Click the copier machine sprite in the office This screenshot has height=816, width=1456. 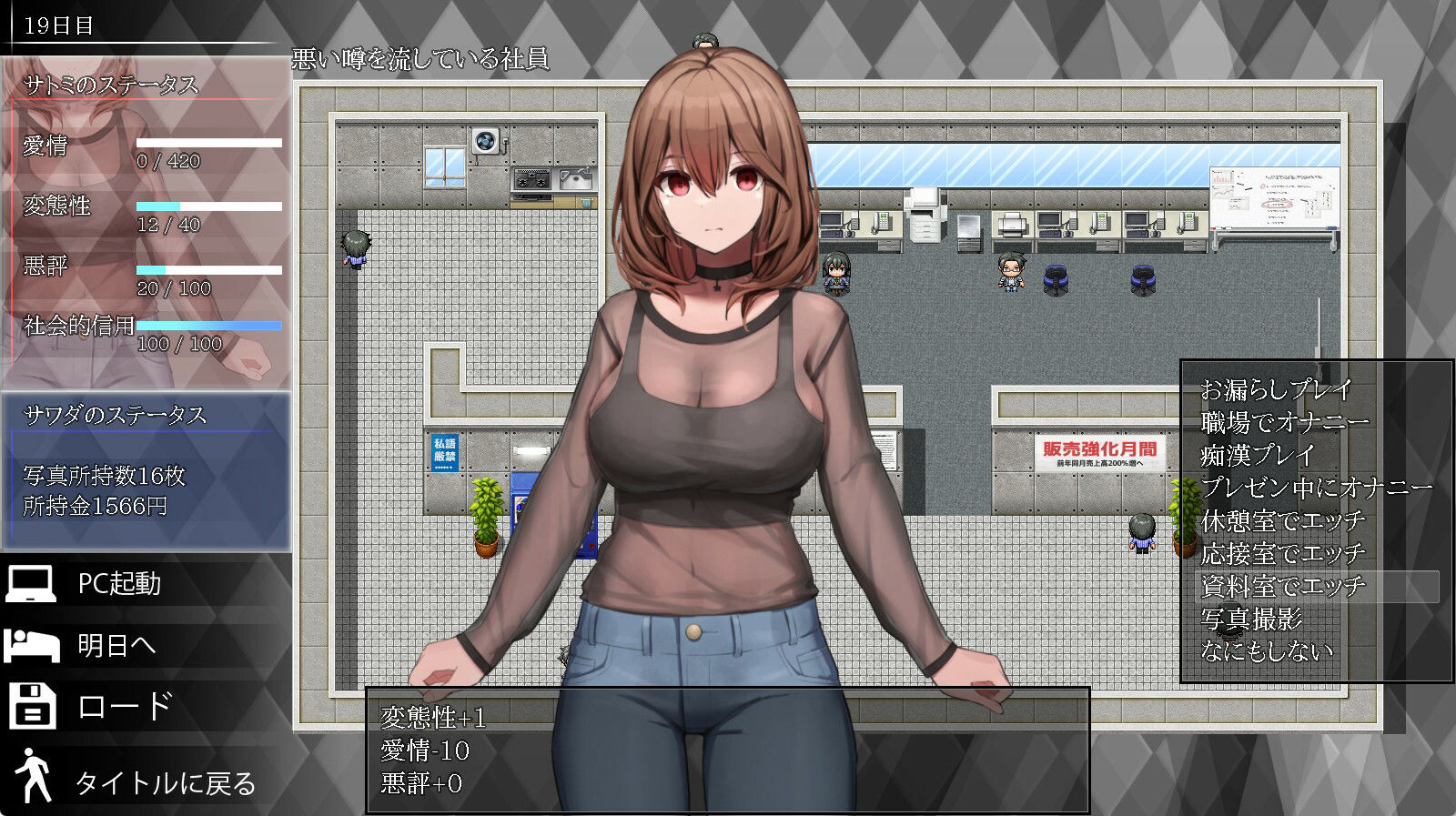(925, 214)
